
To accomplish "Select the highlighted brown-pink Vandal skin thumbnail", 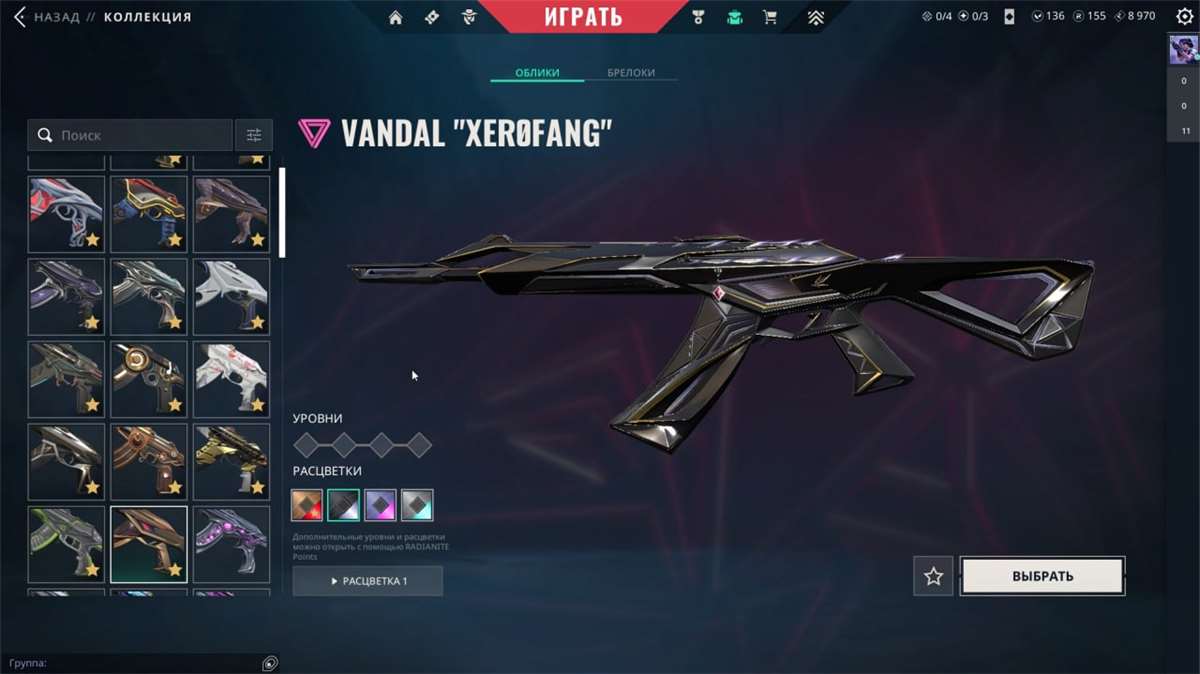I will coord(148,544).
